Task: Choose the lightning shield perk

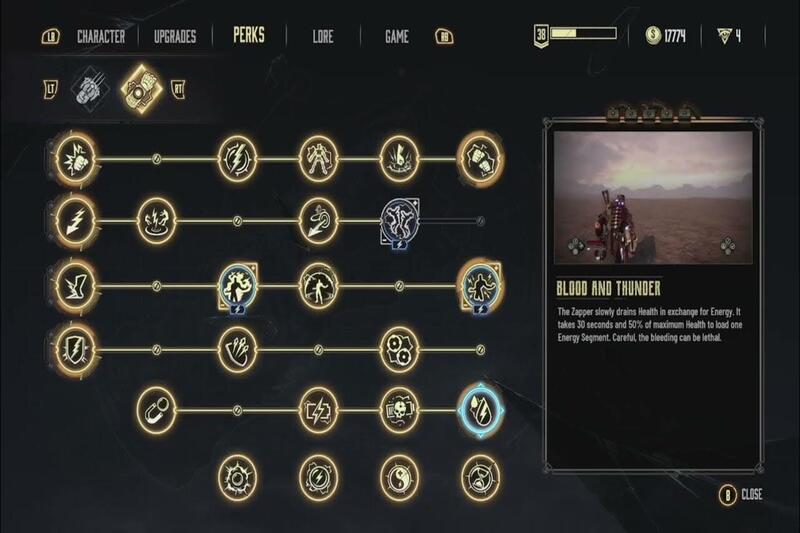Action: [75, 349]
